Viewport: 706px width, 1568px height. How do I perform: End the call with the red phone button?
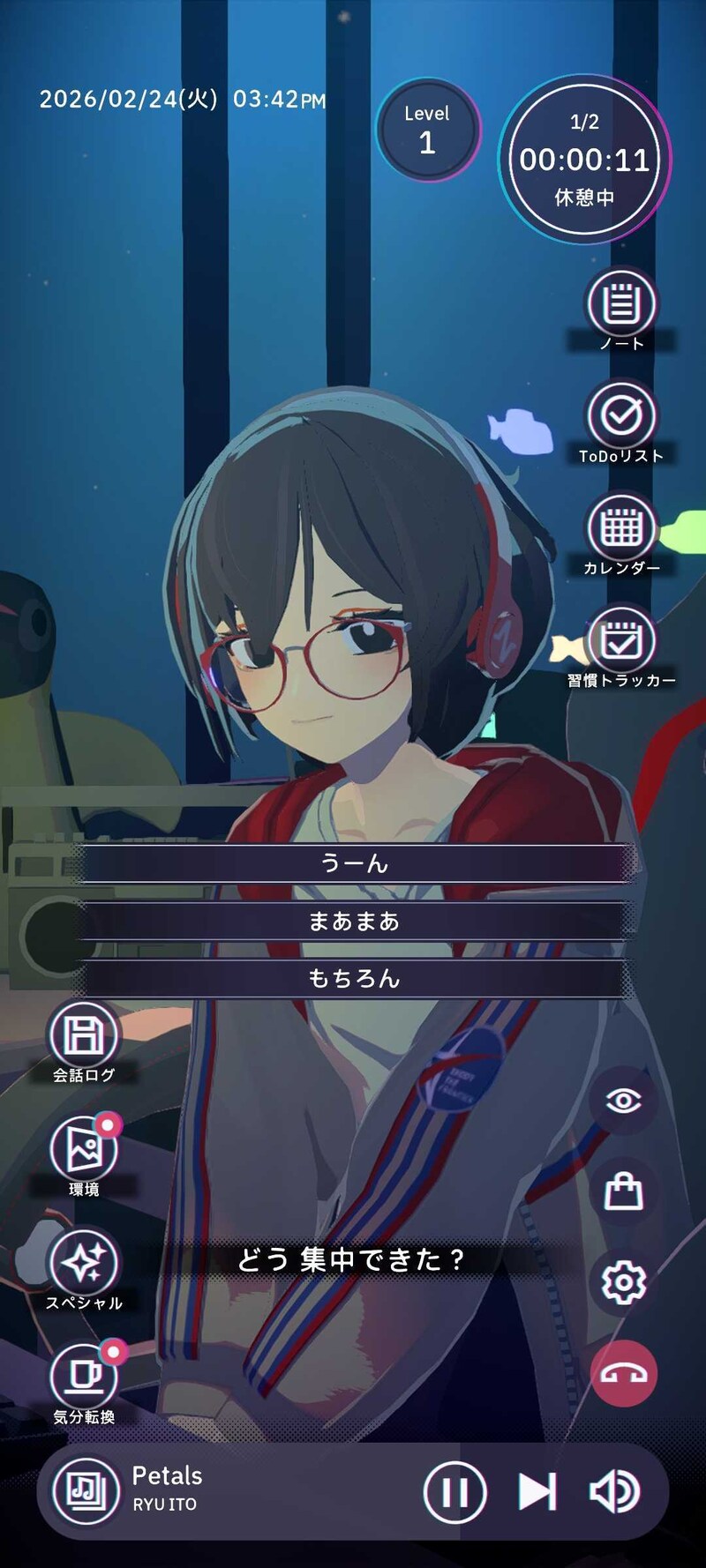(x=623, y=1374)
